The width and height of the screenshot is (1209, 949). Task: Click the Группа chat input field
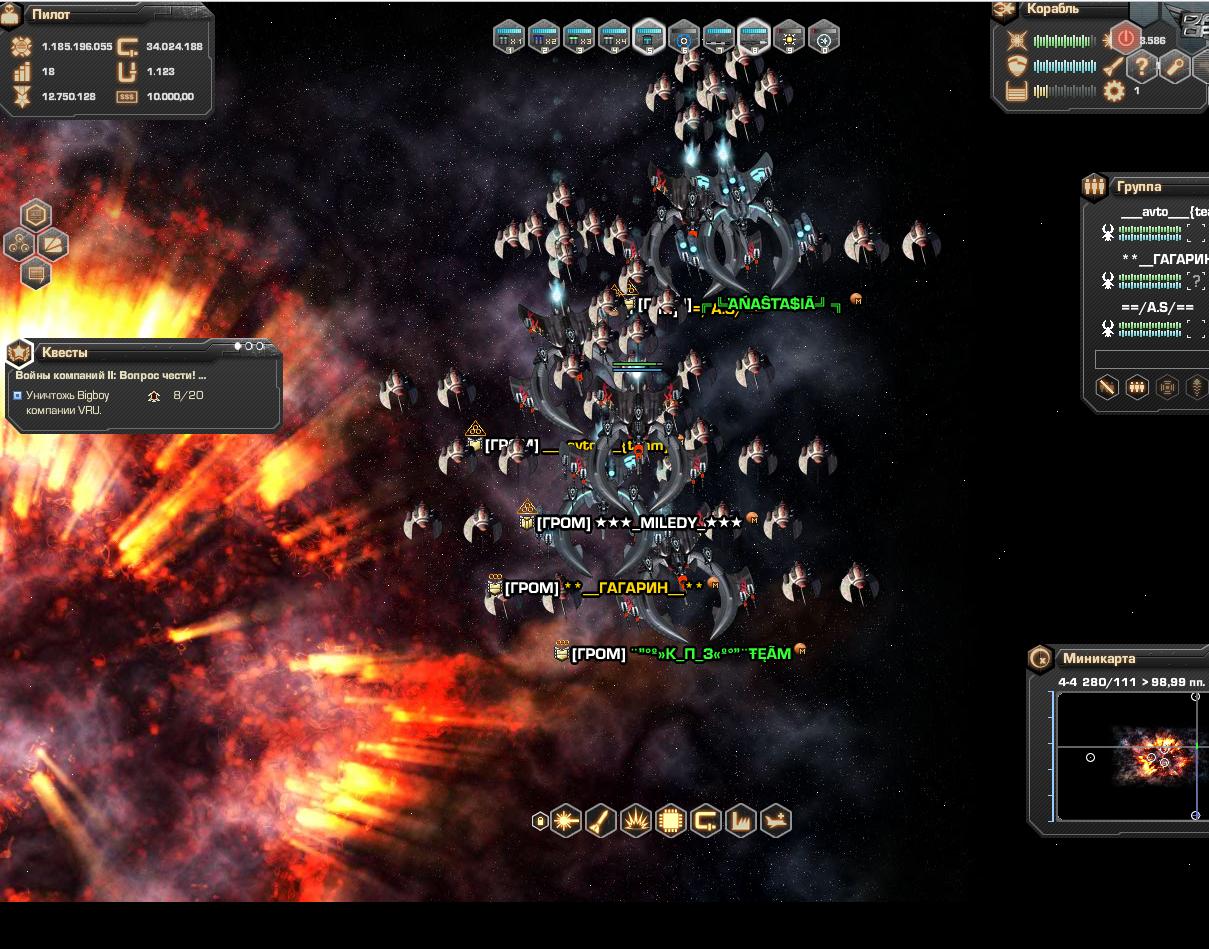[1152, 359]
